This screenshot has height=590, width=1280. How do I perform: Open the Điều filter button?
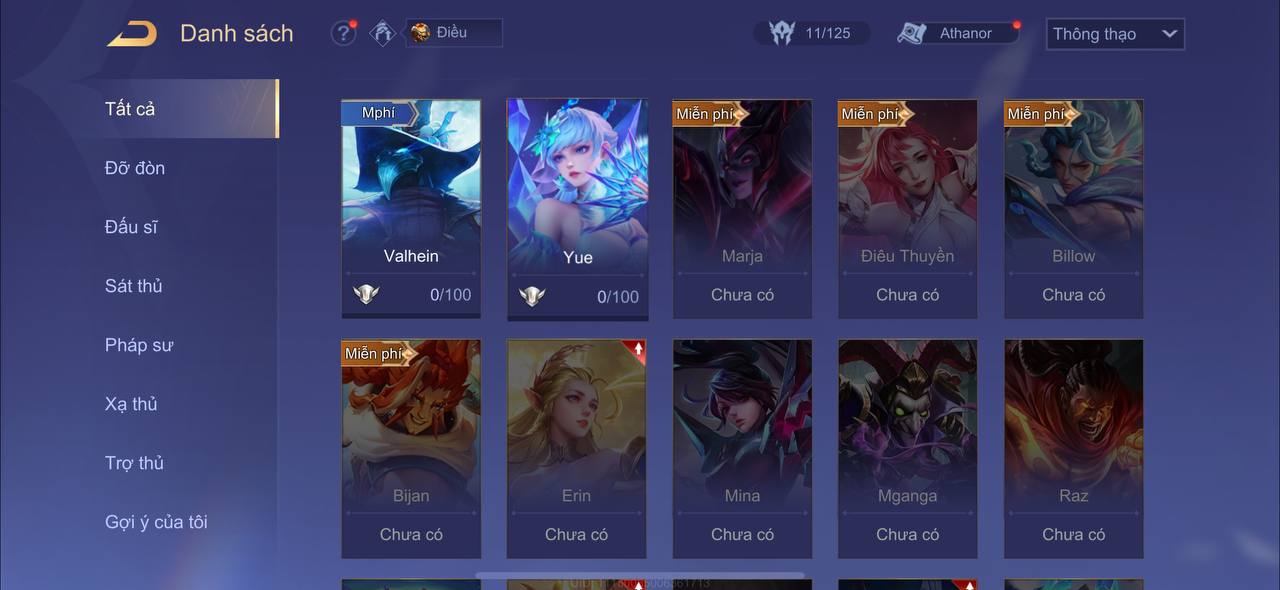(x=452, y=33)
